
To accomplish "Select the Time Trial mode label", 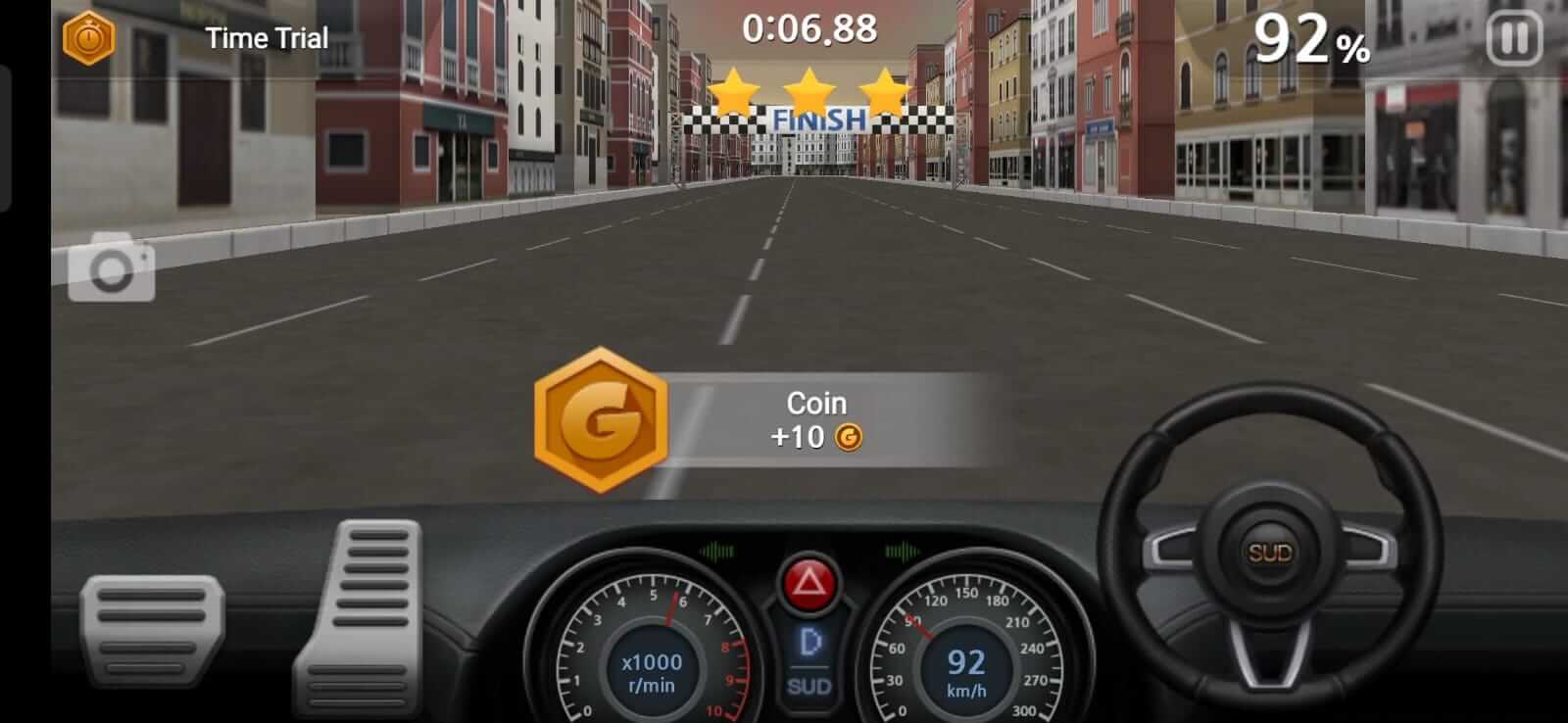I will click(x=266, y=38).
